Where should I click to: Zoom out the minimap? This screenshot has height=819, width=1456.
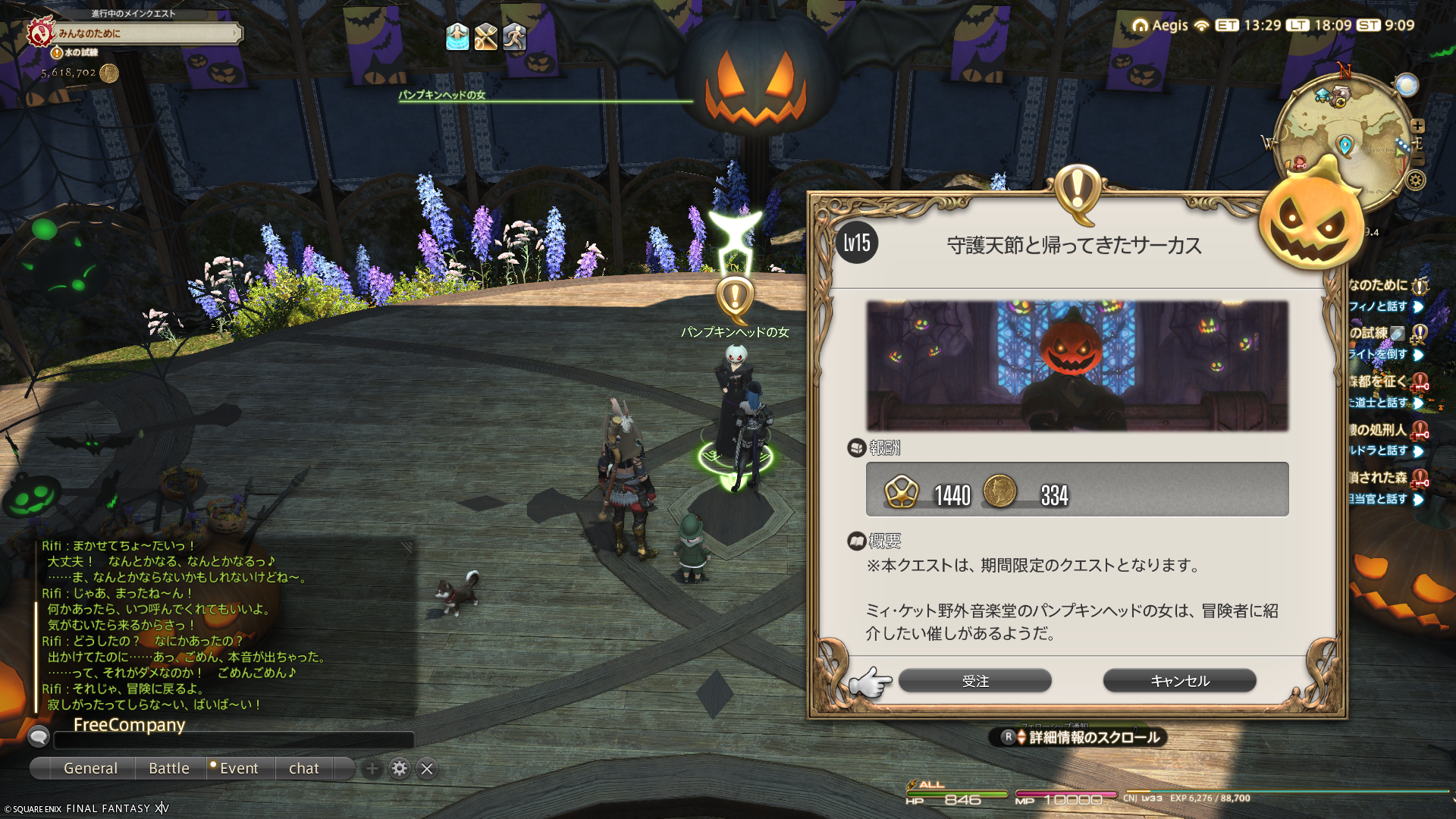[1417, 159]
